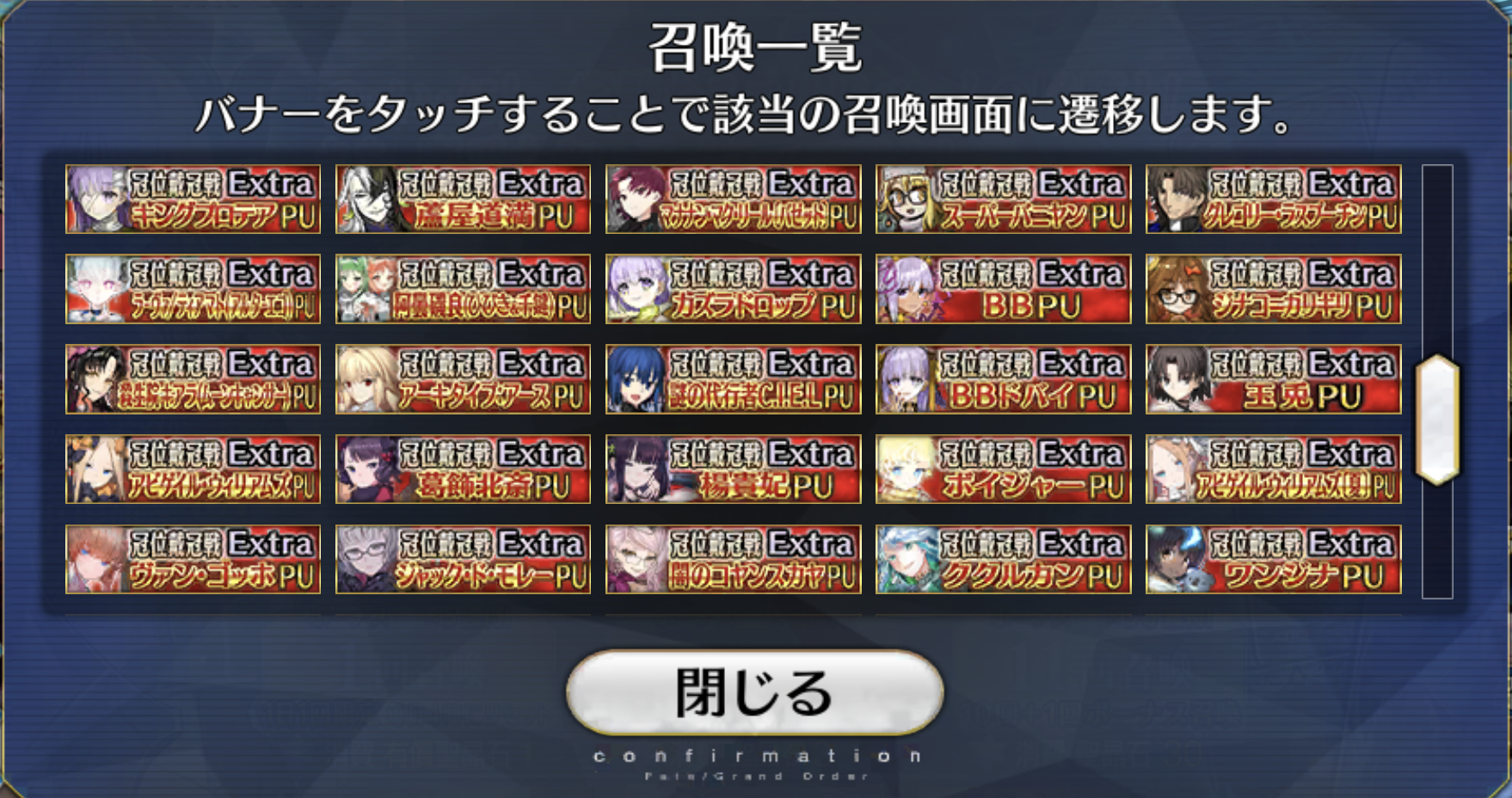Screen dimensions: 1512x798
Task: Open the アビゲイル・ウィリアムズ(夏) PU banner
Action: pos(1273,470)
